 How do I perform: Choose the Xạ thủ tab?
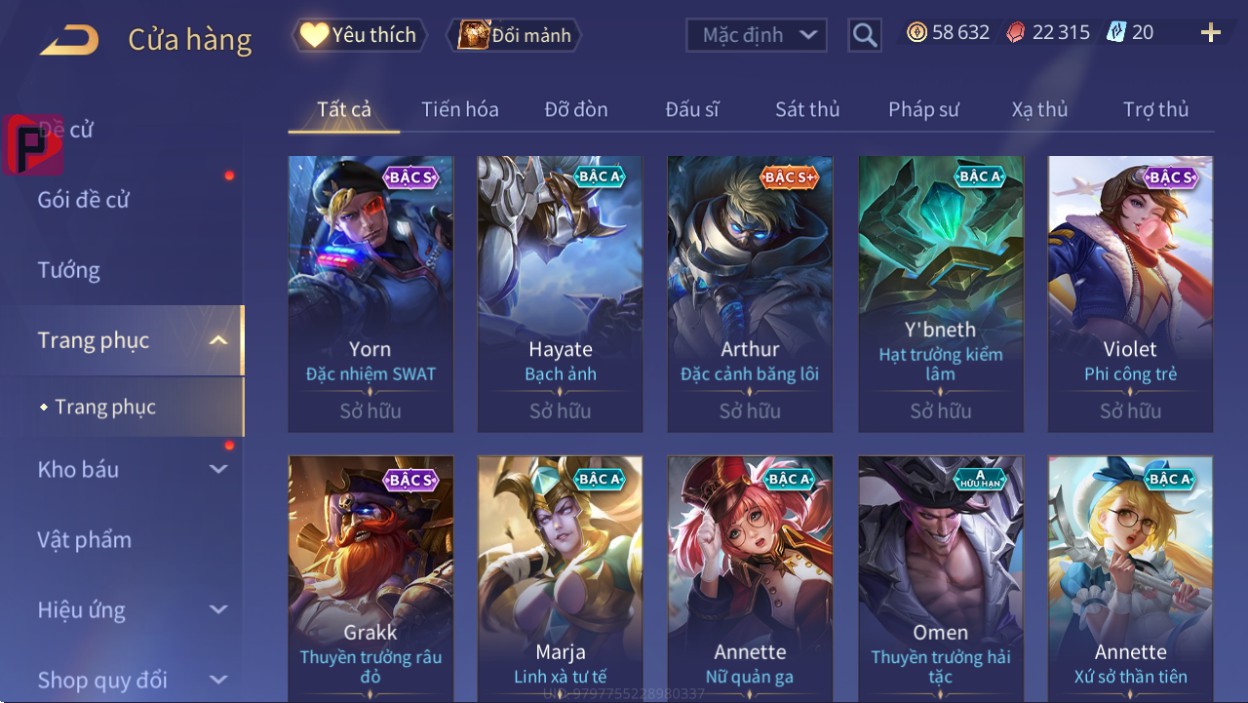tap(1039, 109)
